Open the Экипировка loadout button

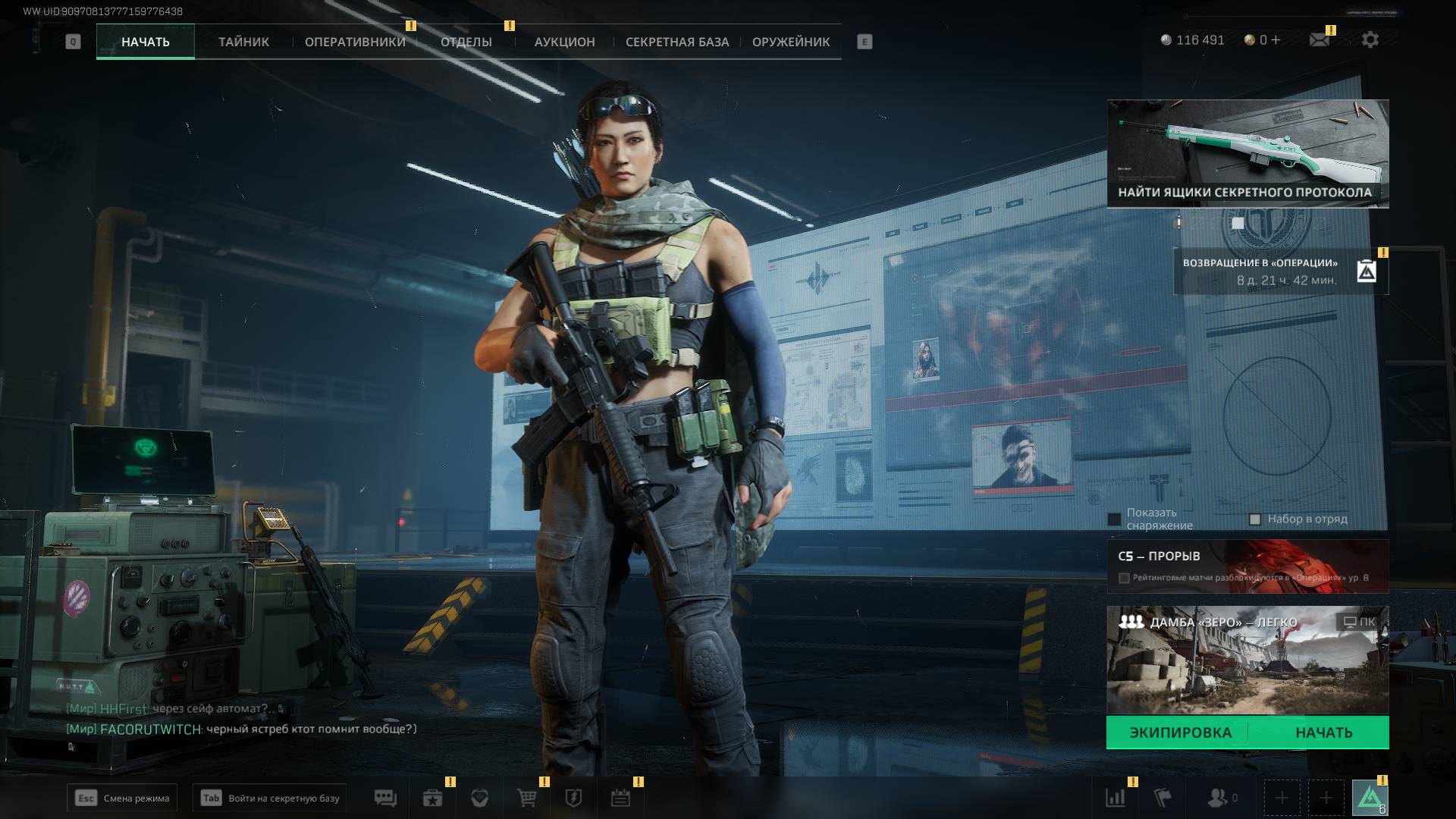1180,733
